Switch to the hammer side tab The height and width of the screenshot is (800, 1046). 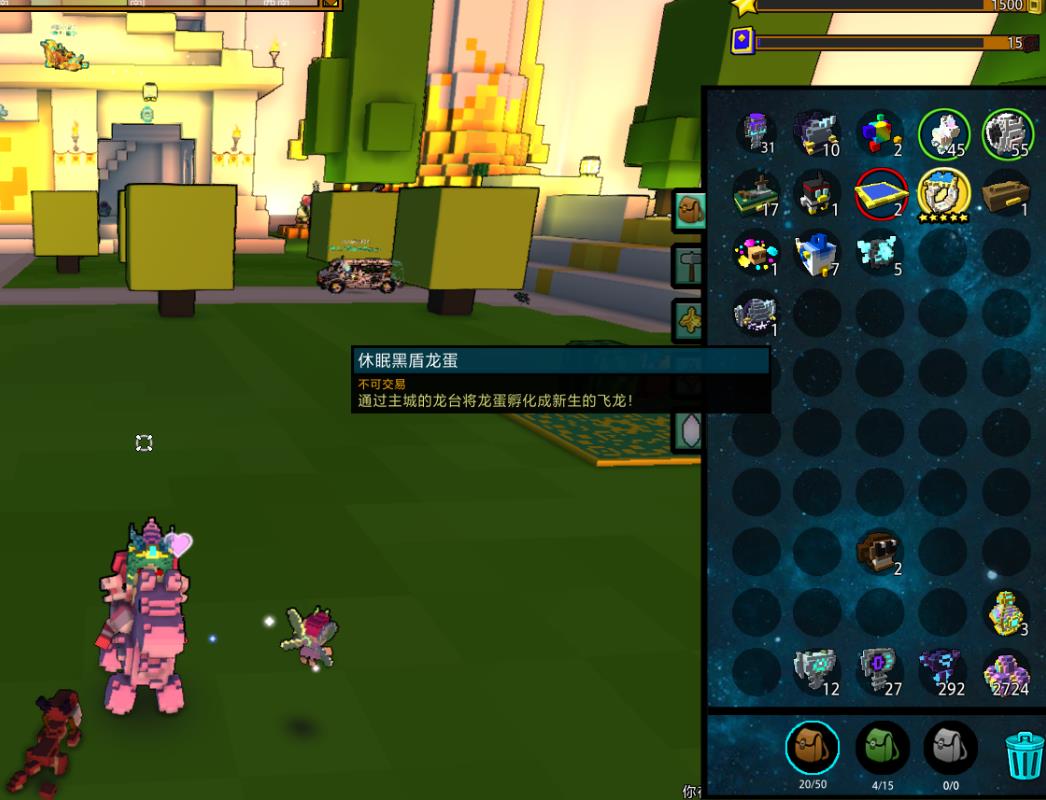690,266
